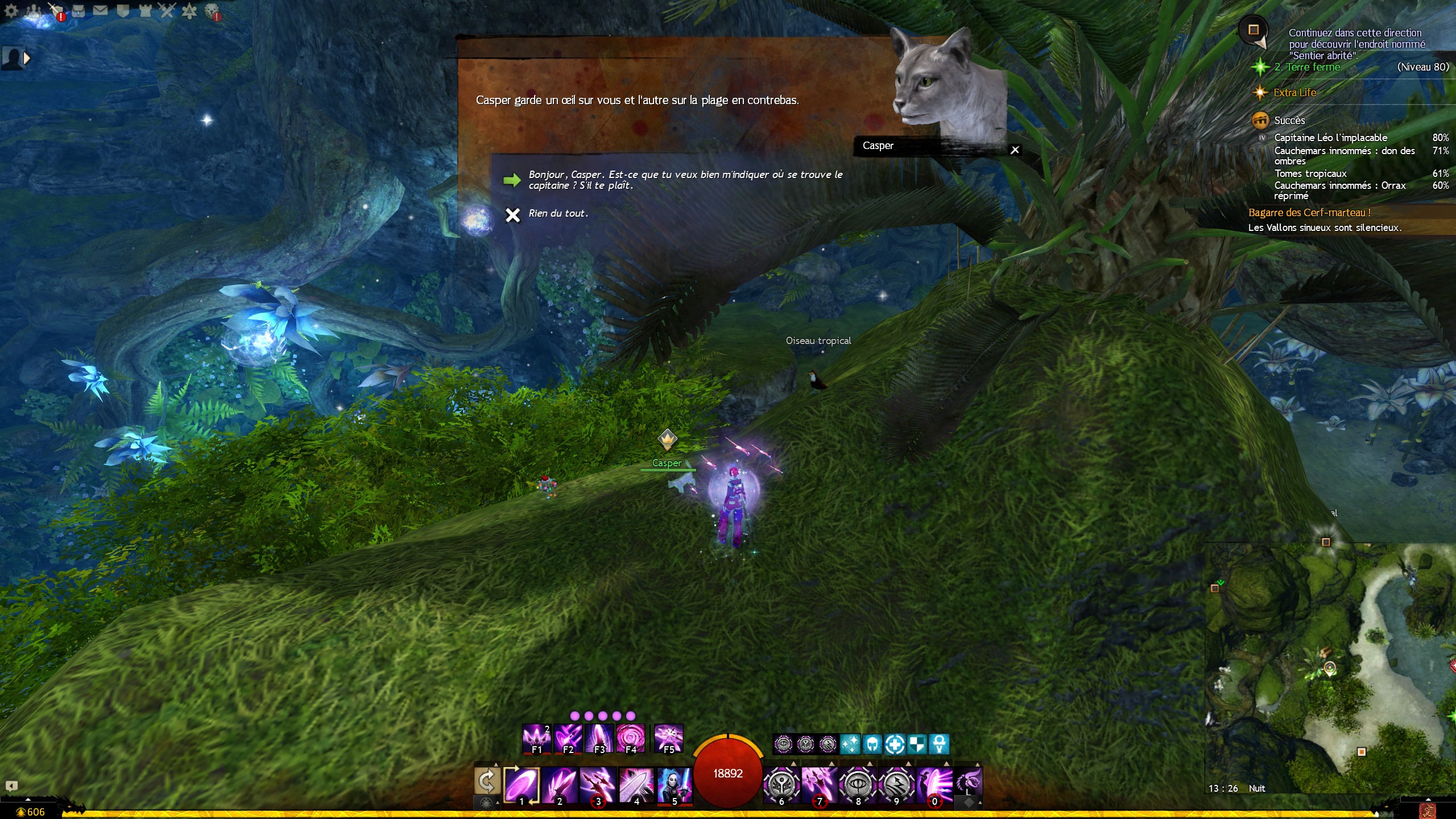Use the phantasm skill in slot 5
The image size is (1456, 819).
click(x=675, y=785)
